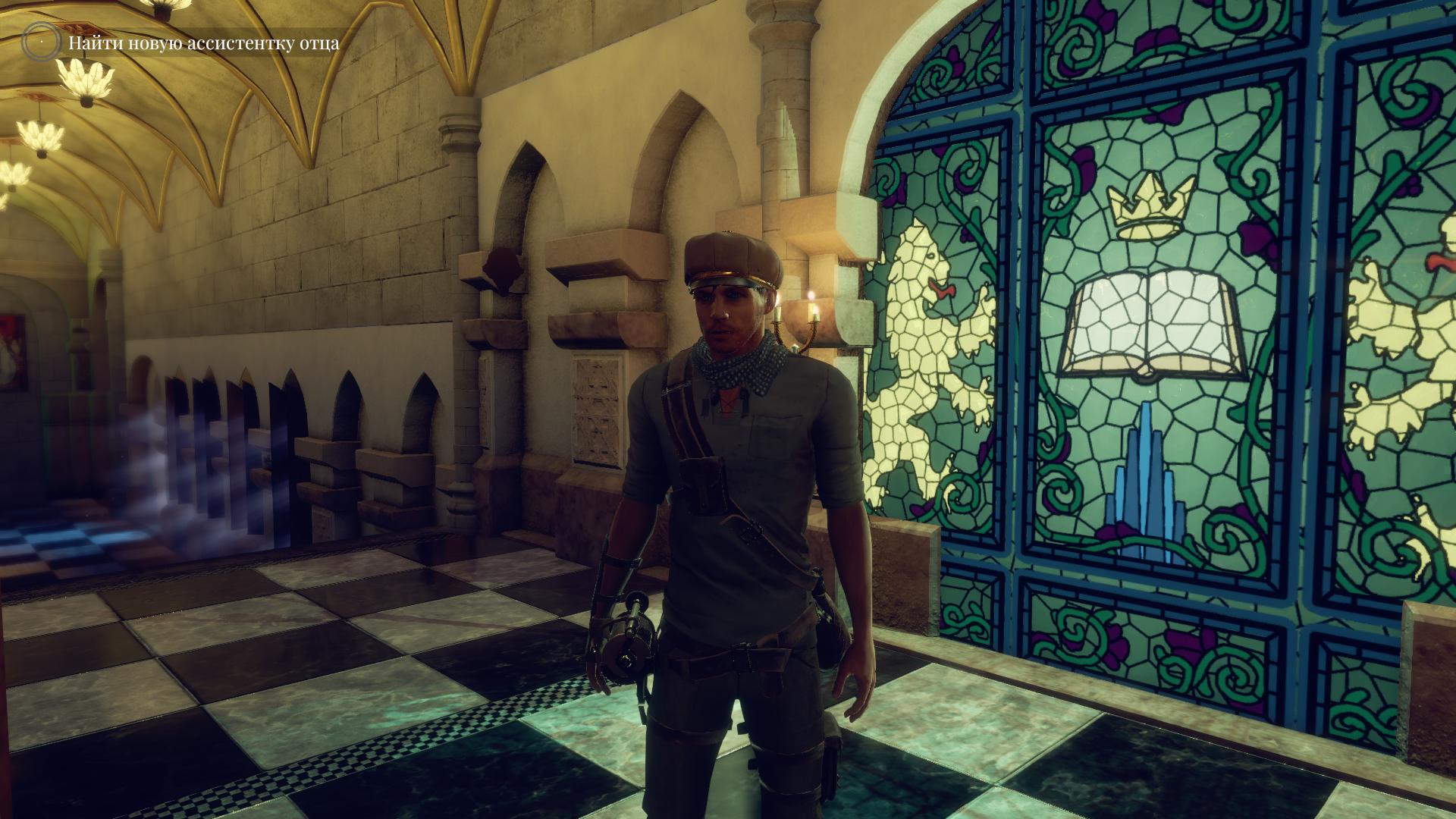
Task: Select the circular quest marker icon
Action: (39, 43)
